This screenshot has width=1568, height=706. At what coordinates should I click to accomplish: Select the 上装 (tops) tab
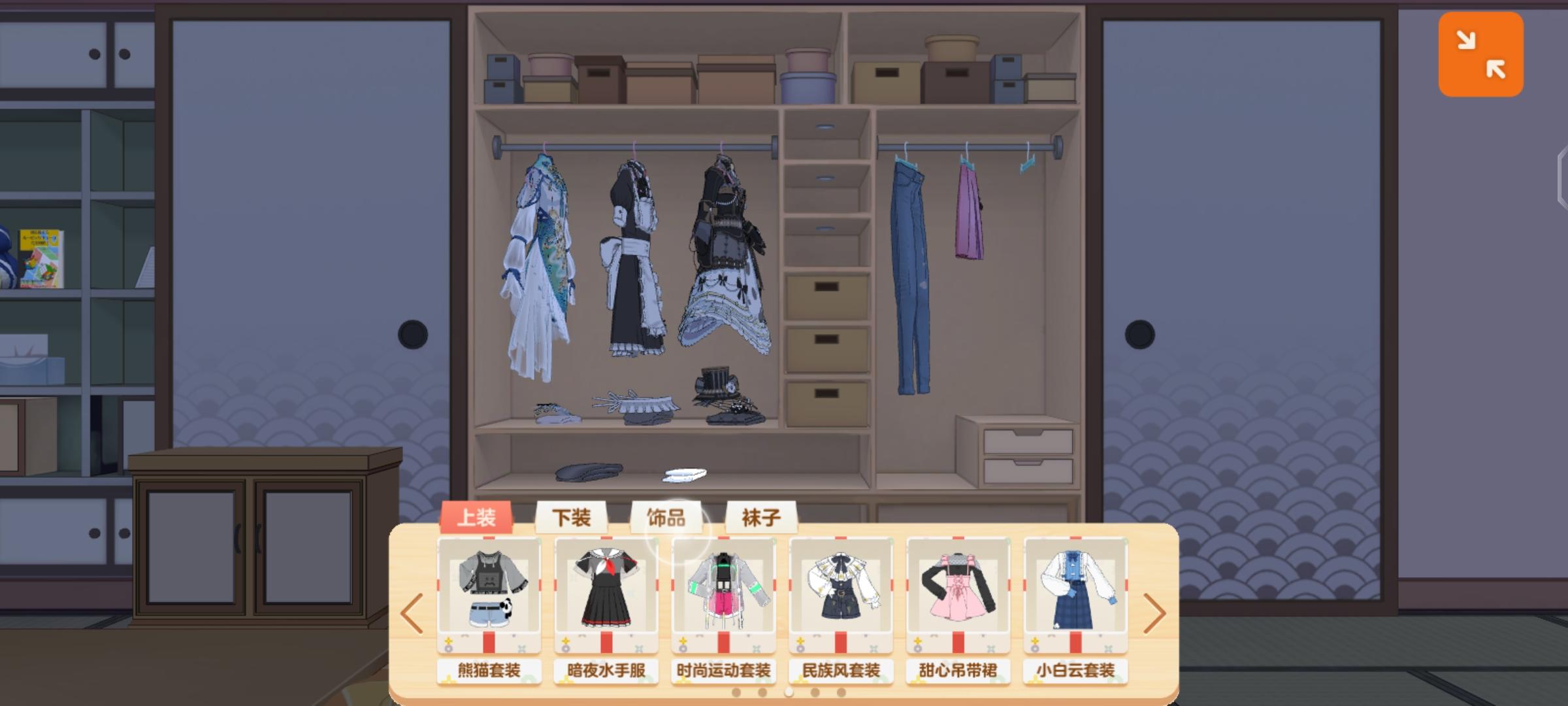[476, 516]
